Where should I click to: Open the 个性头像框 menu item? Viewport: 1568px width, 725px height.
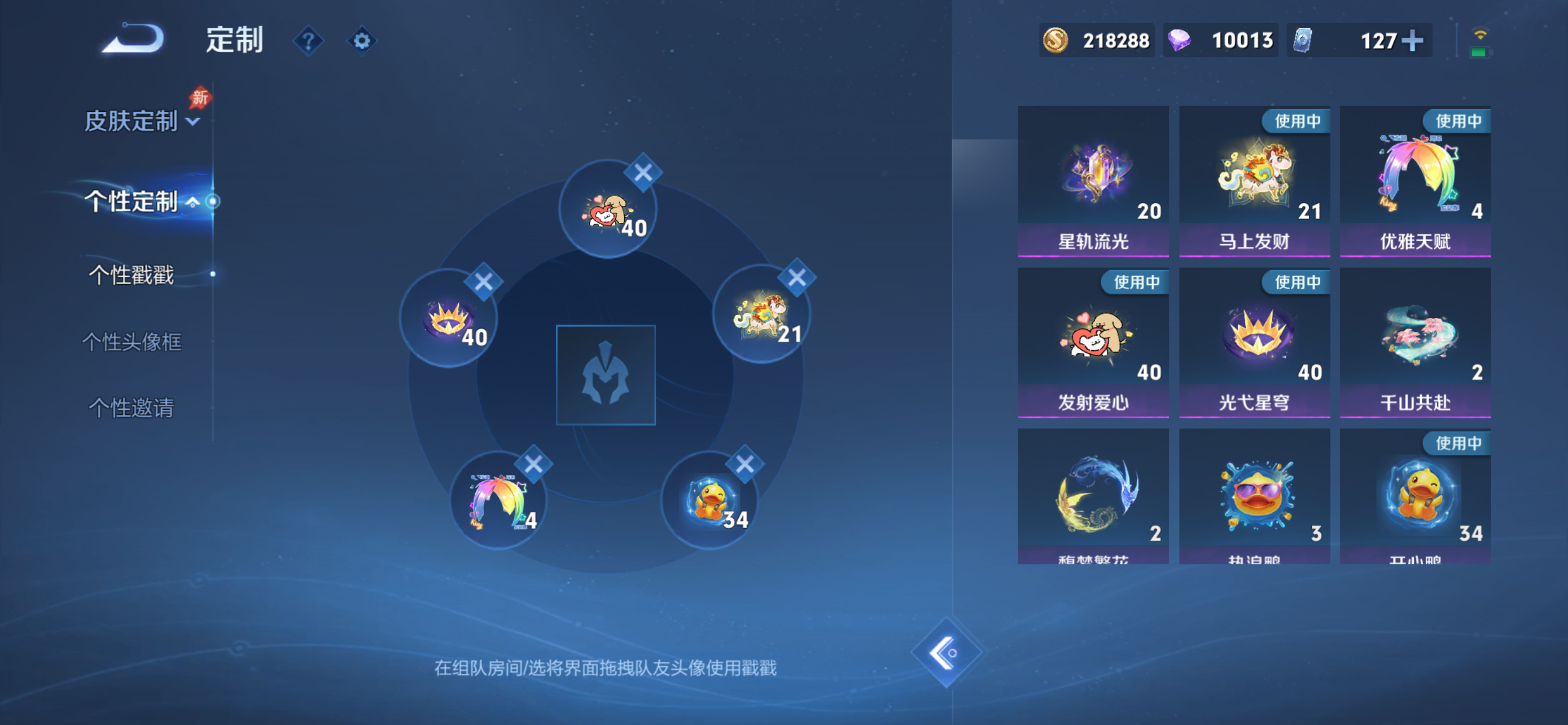click(x=133, y=343)
